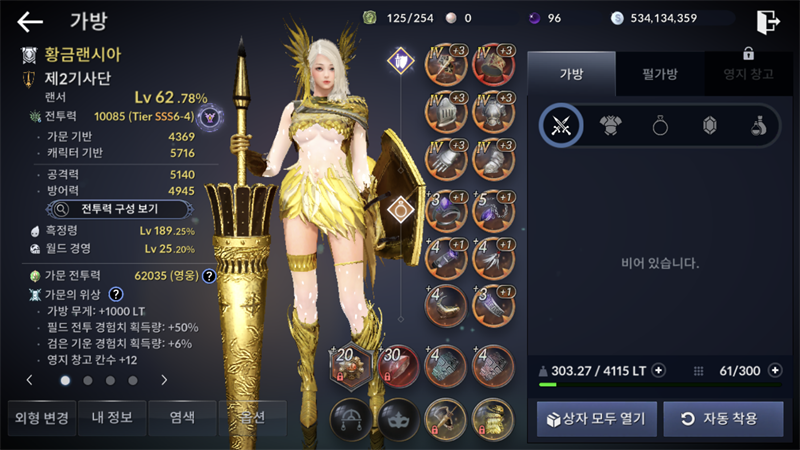
Task: Open 외형 변경 appearance menu
Action: point(38,417)
